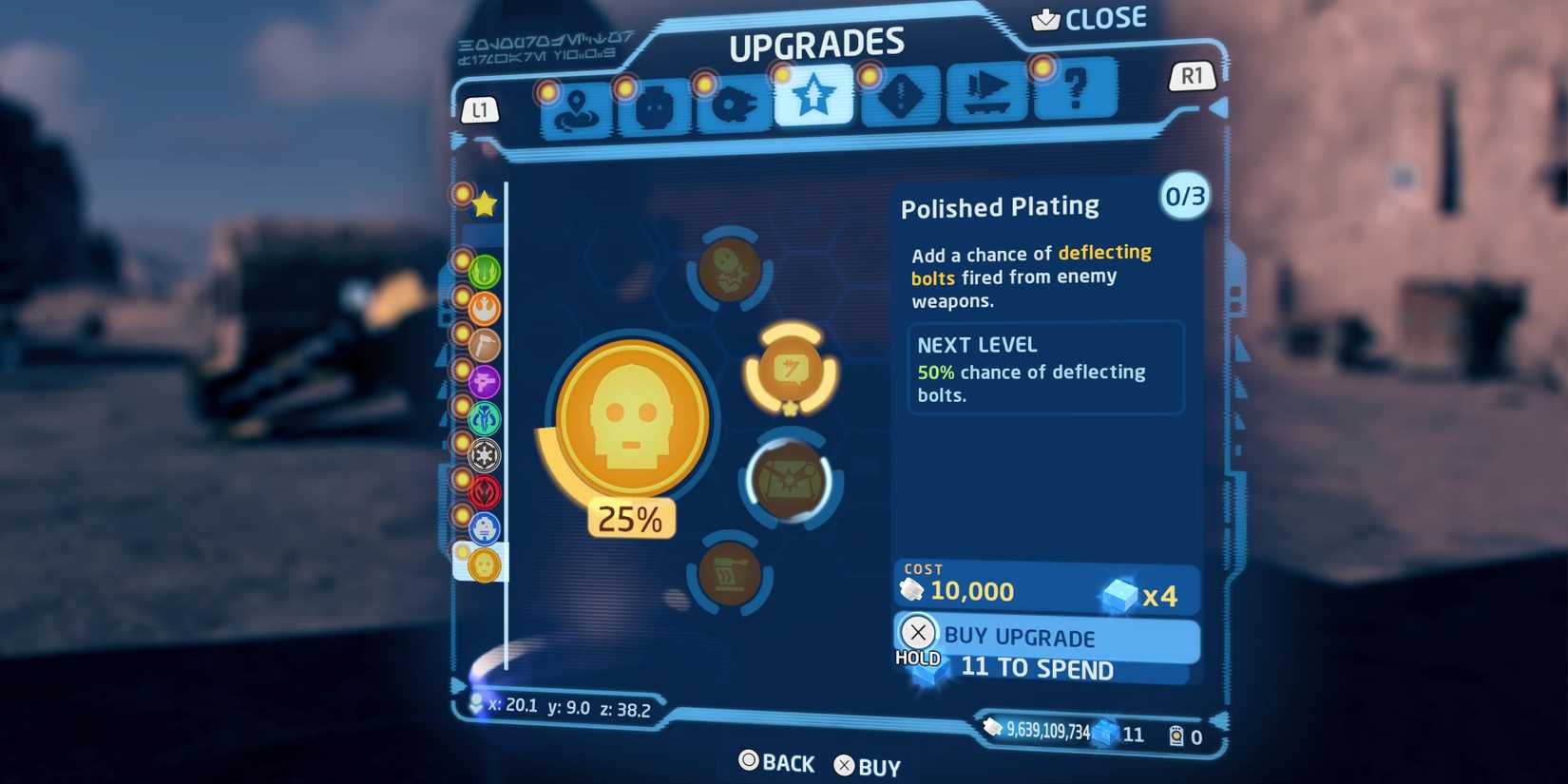Select the Bounty Hunter blaster icon
Viewport: 1568px width, 784px height.
[x=483, y=383]
